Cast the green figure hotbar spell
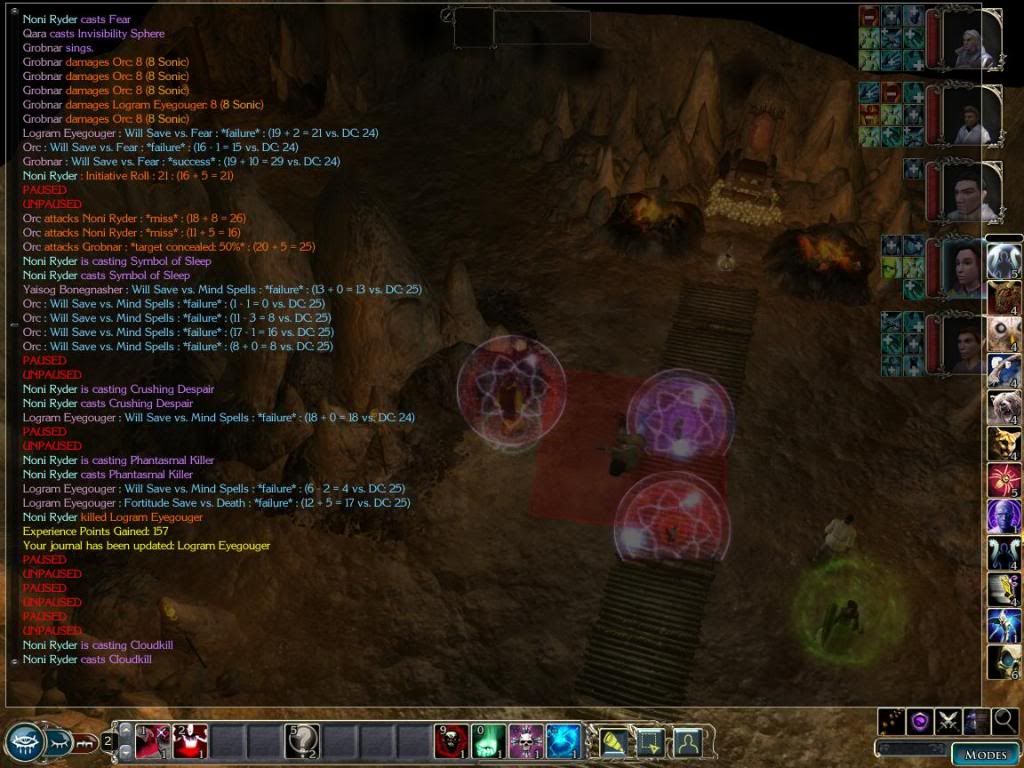Screen dimensions: 1024x768 pos(488,741)
